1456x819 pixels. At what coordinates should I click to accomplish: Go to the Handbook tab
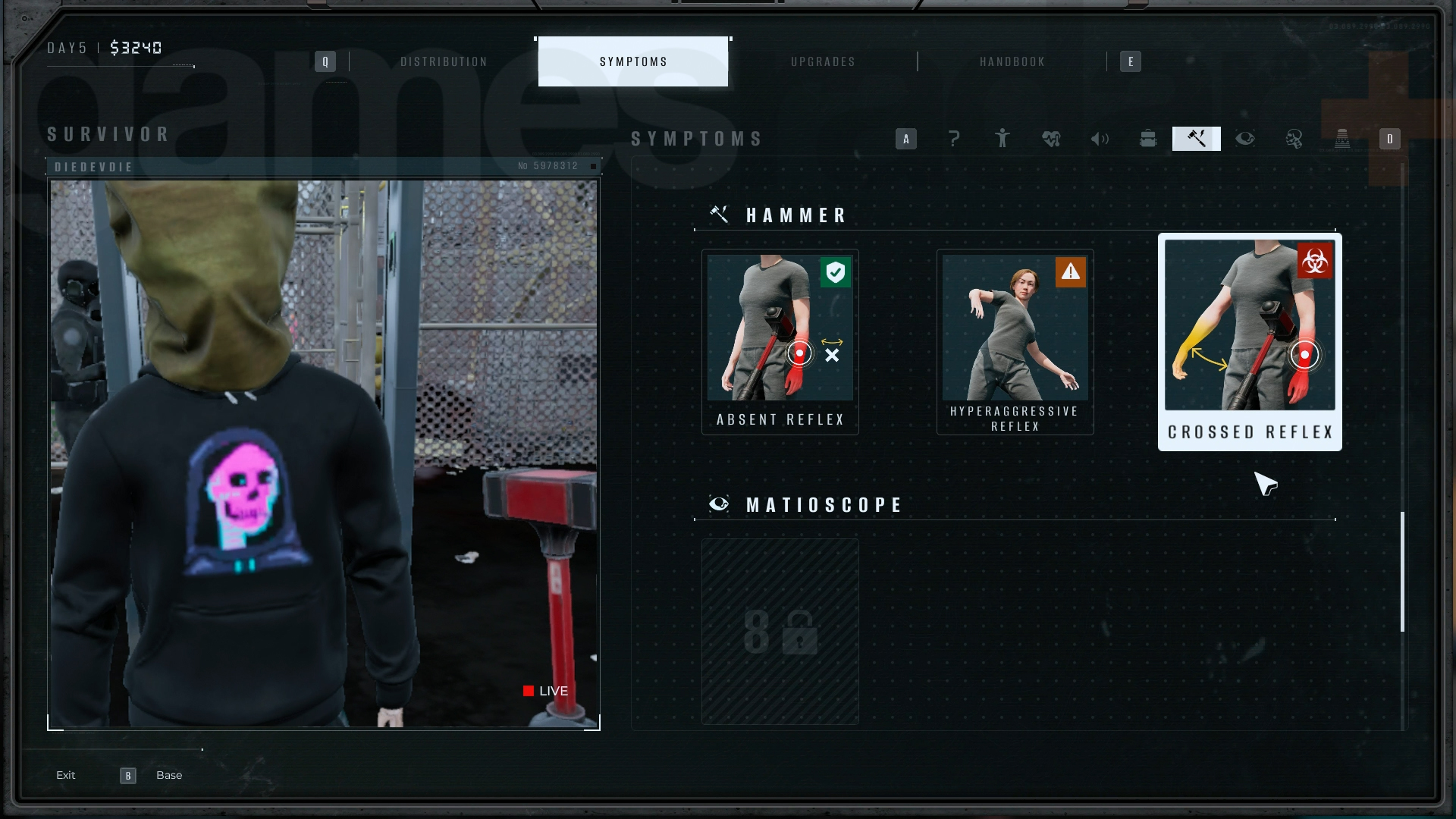[x=1012, y=61]
